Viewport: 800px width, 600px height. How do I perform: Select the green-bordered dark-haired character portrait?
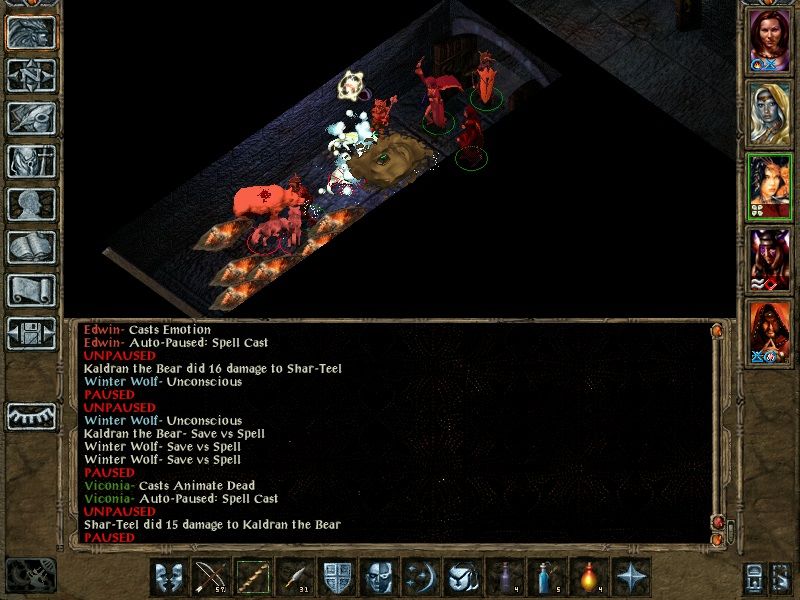tap(769, 186)
